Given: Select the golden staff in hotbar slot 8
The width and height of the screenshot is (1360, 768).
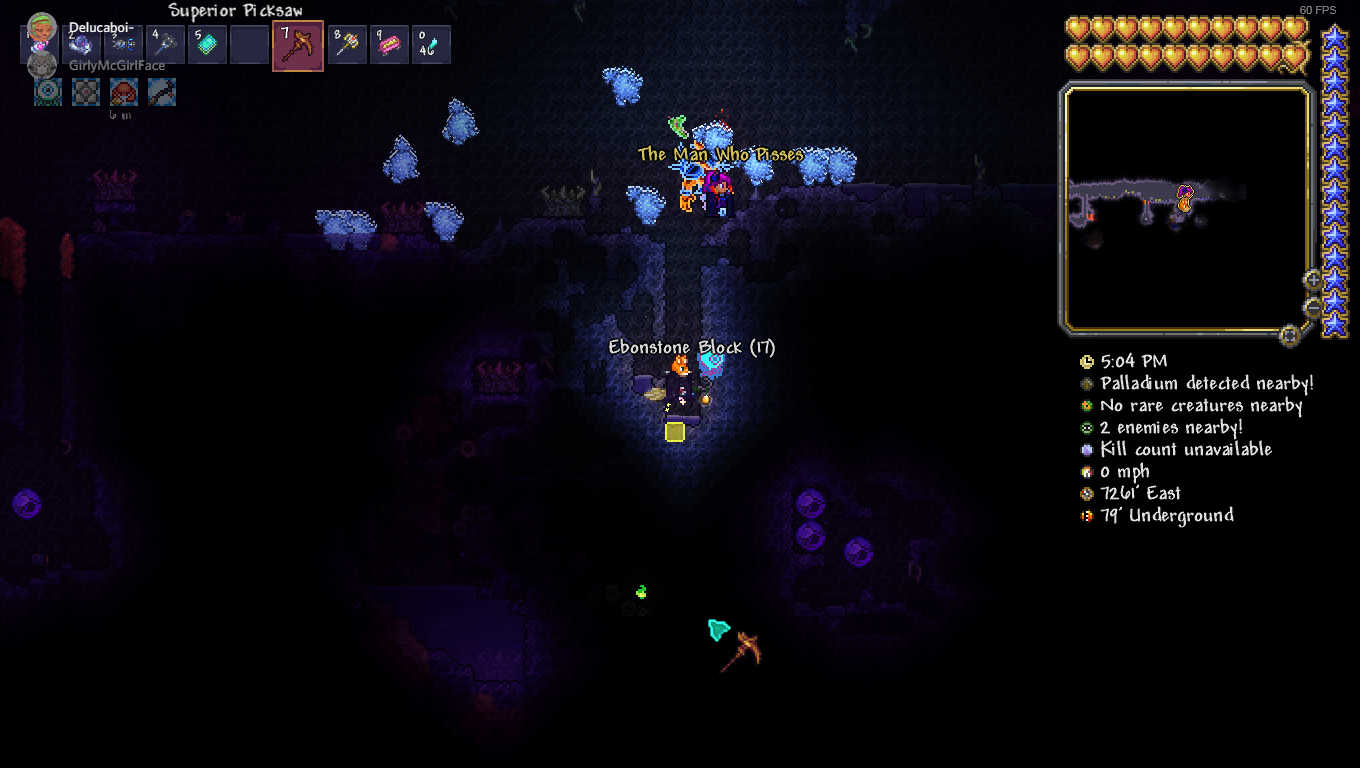Looking at the screenshot, I should pos(346,45).
